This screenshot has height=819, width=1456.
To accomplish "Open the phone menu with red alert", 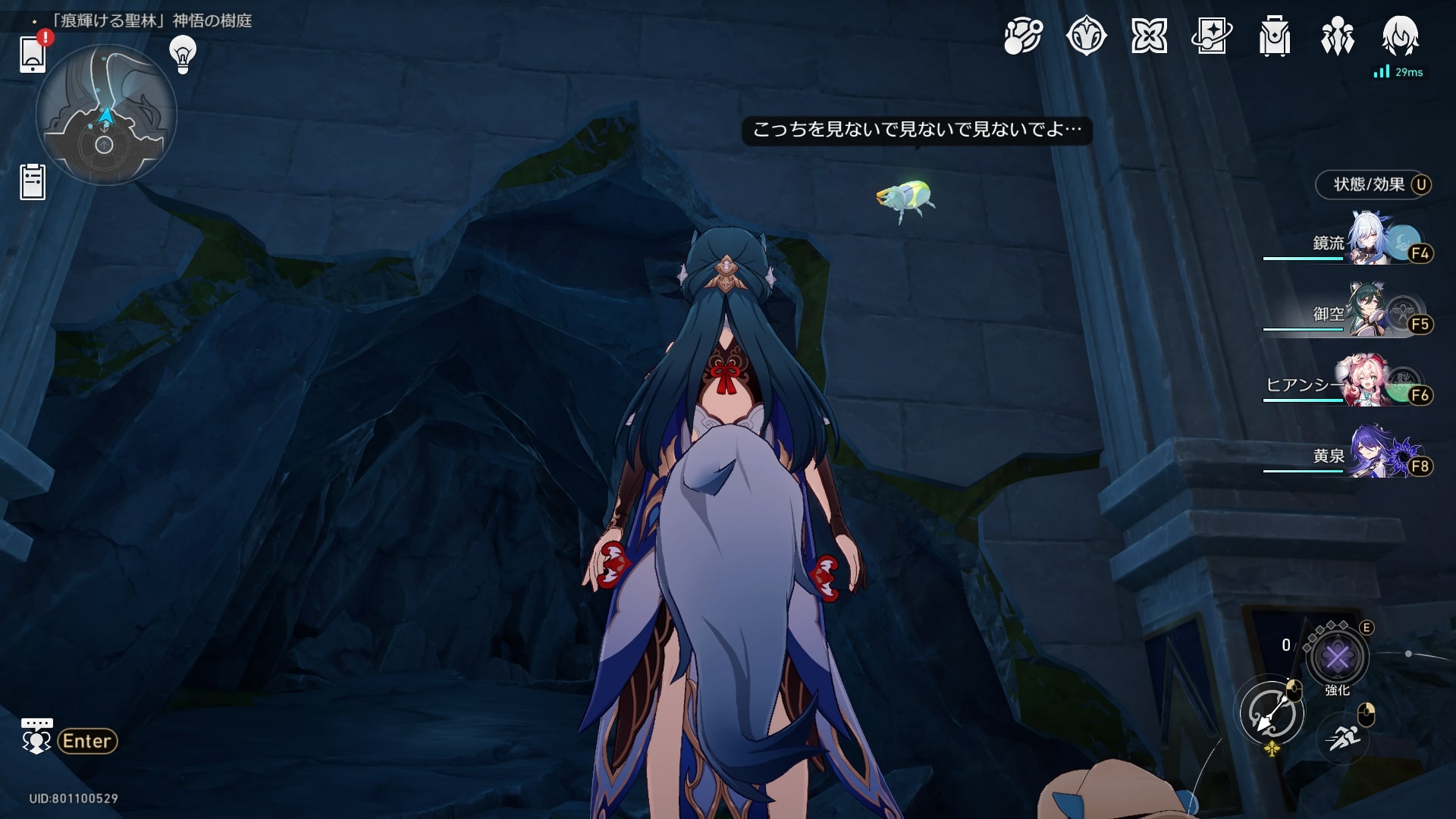I will click(x=33, y=53).
